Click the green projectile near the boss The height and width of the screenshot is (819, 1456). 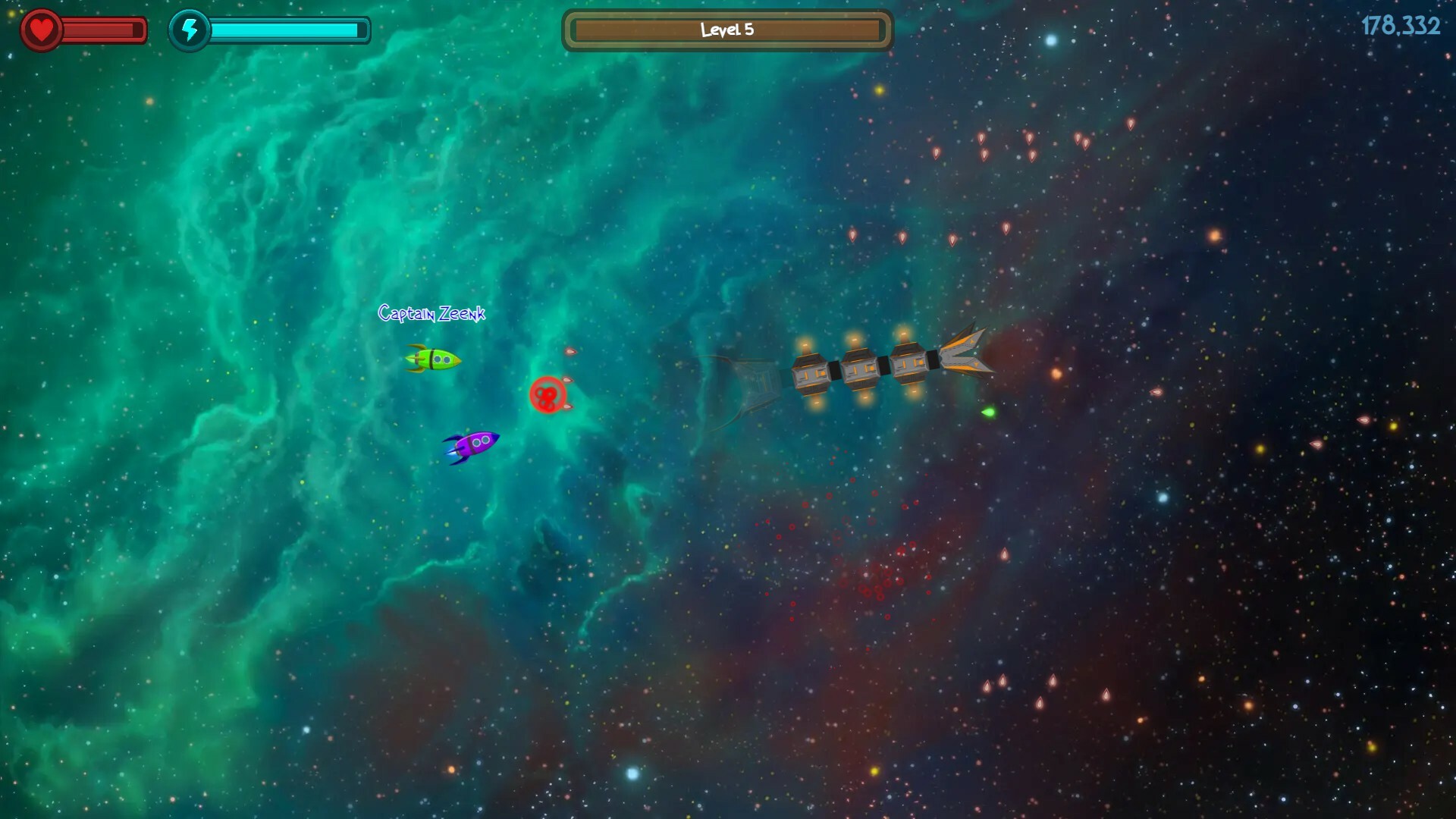click(x=987, y=411)
